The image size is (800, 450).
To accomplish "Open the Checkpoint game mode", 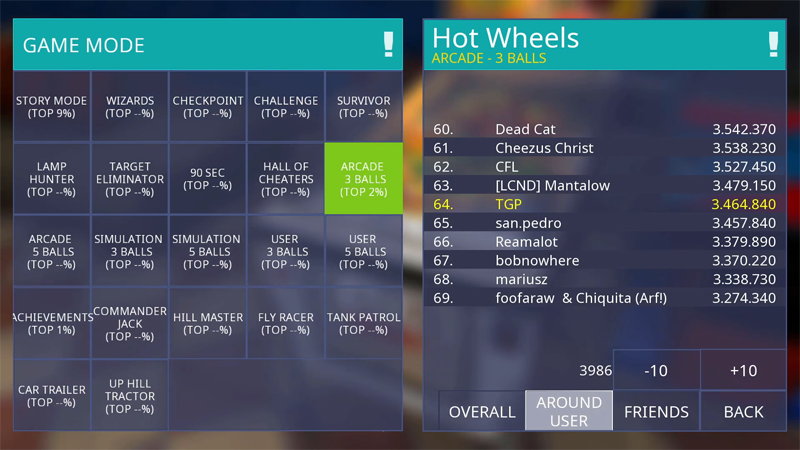I will coord(208,107).
